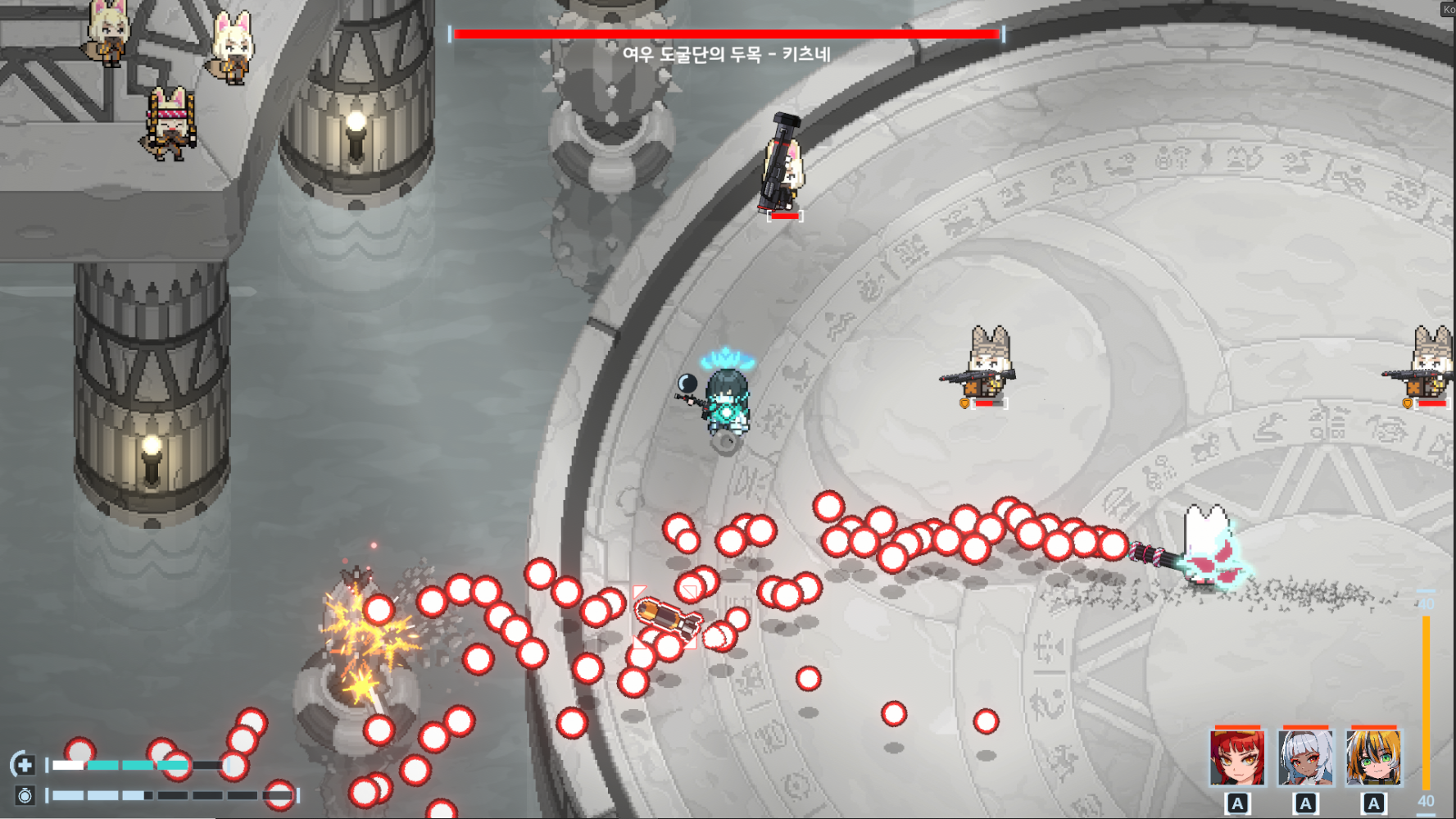Click the boss name 여우 도굴단의 두목 - 키츠네
Viewport: 1456px width, 819px height.
(x=726, y=52)
